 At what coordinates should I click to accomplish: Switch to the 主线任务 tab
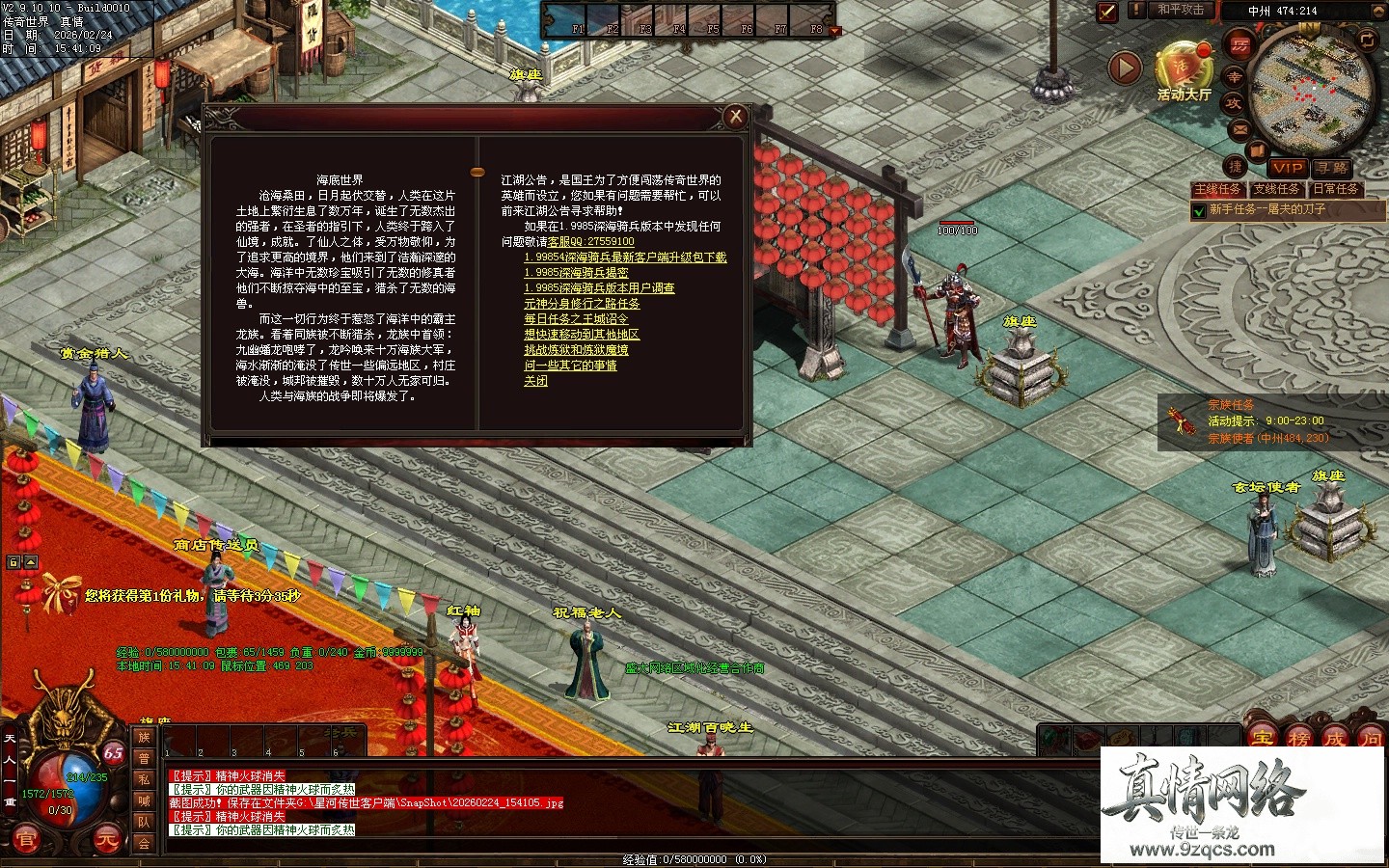1217,189
